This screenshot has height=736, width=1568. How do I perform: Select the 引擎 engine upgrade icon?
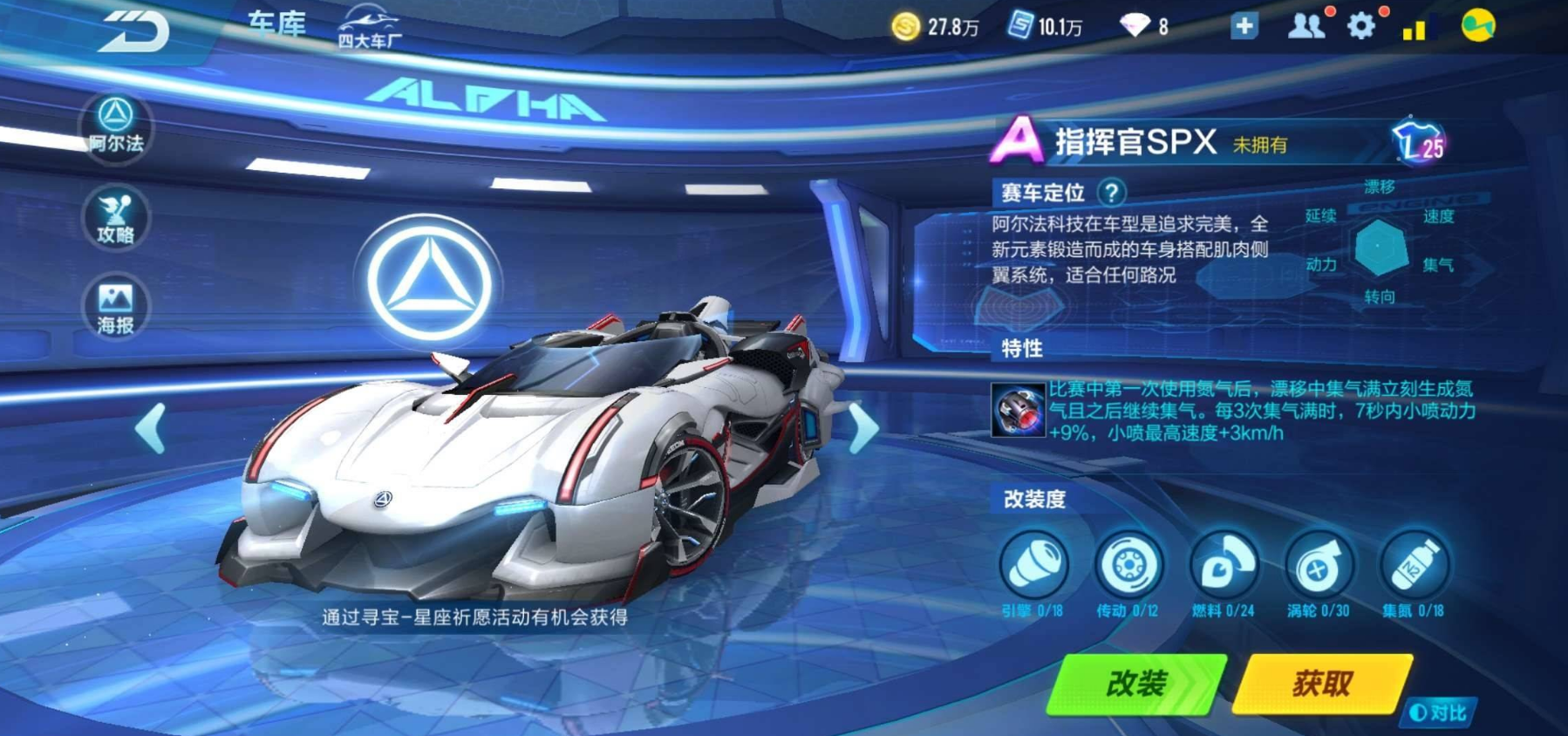1033,567
